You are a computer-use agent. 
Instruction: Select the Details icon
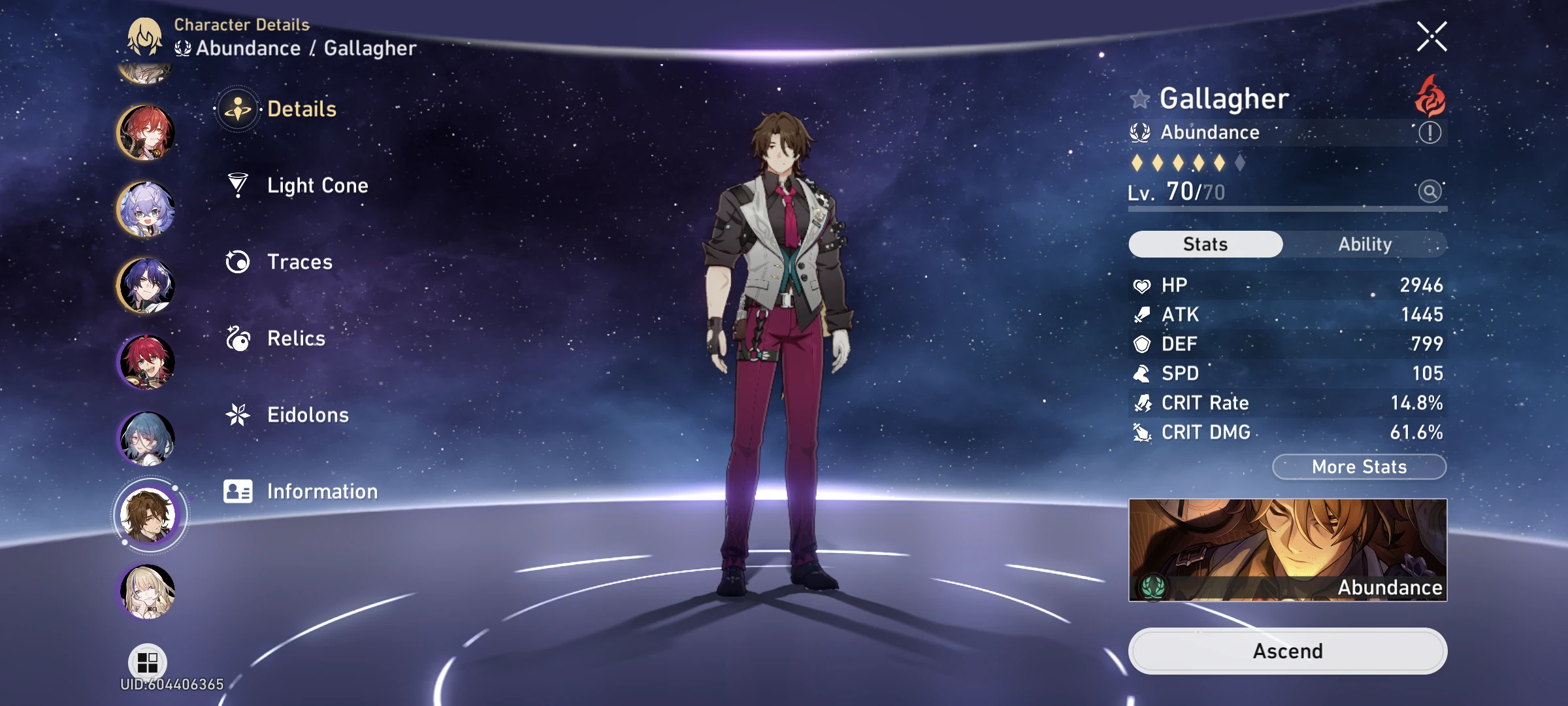coord(239,109)
